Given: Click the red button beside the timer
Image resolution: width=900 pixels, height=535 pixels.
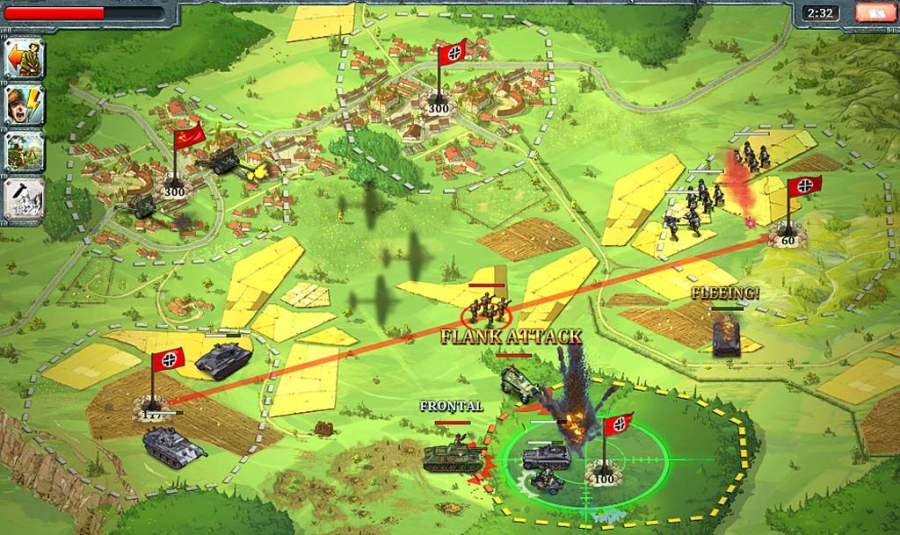Looking at the screenshot, I should pos(875,13).
